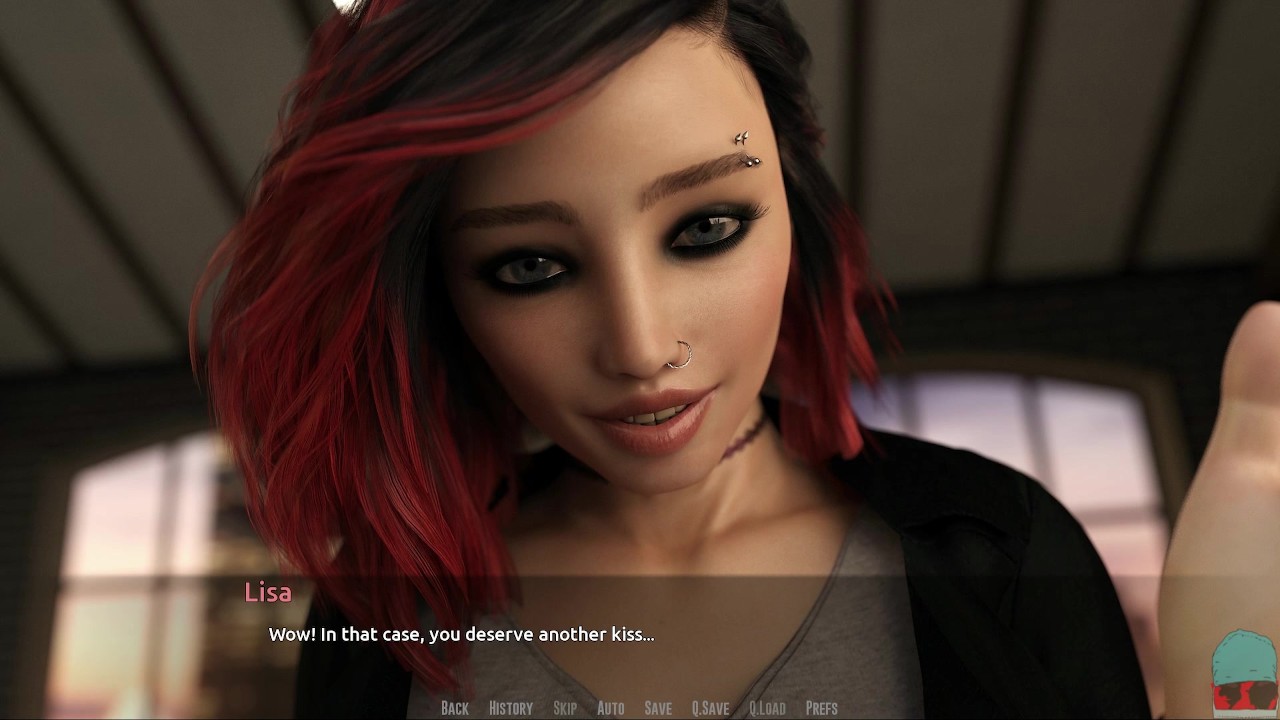Image resolution: width=1280 pixels, height=720 pixels.
Task: Open the dialogue History log
Action: point(510,708)
